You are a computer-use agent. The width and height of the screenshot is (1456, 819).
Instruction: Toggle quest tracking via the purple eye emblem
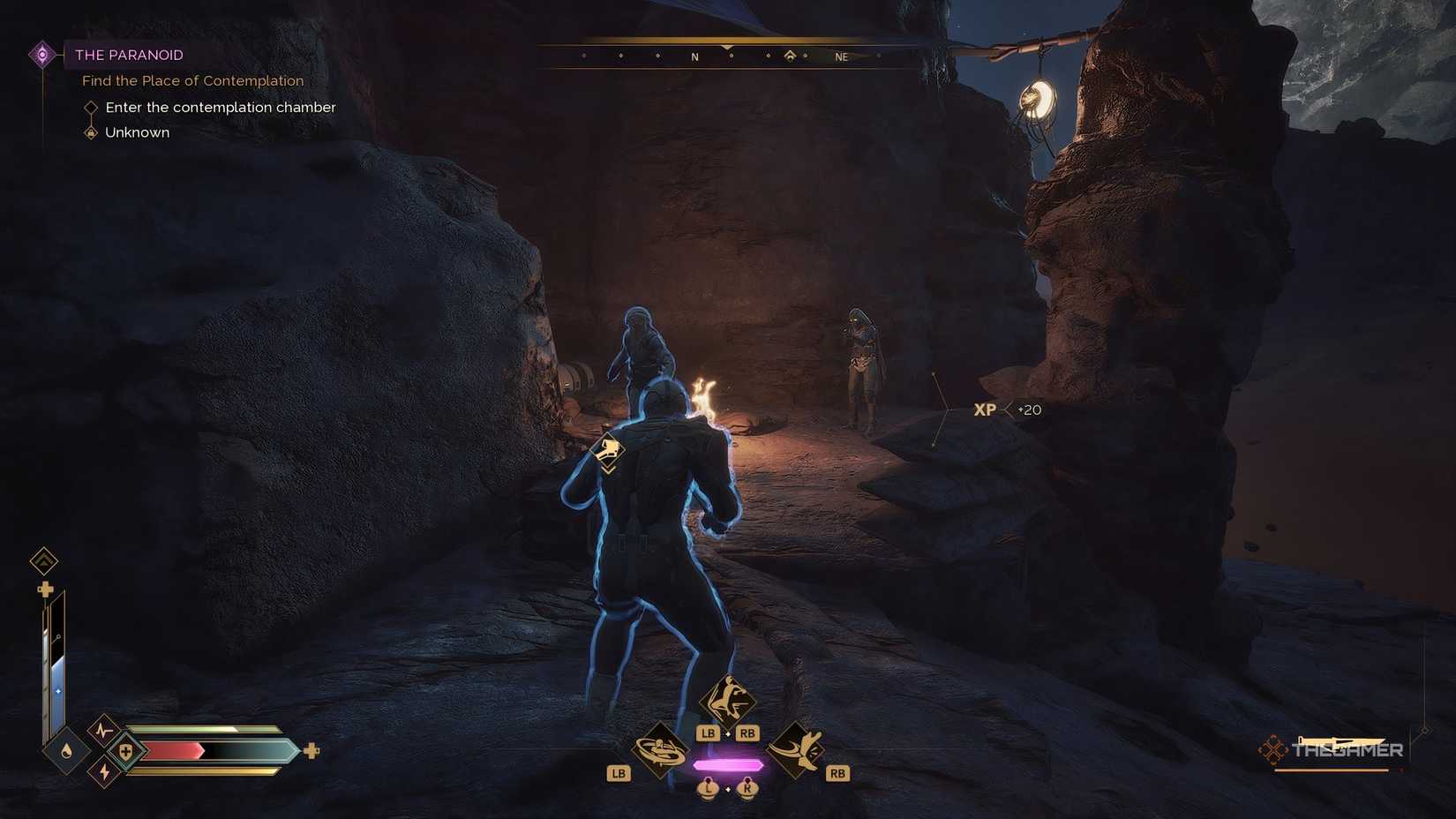coord(42,55)
